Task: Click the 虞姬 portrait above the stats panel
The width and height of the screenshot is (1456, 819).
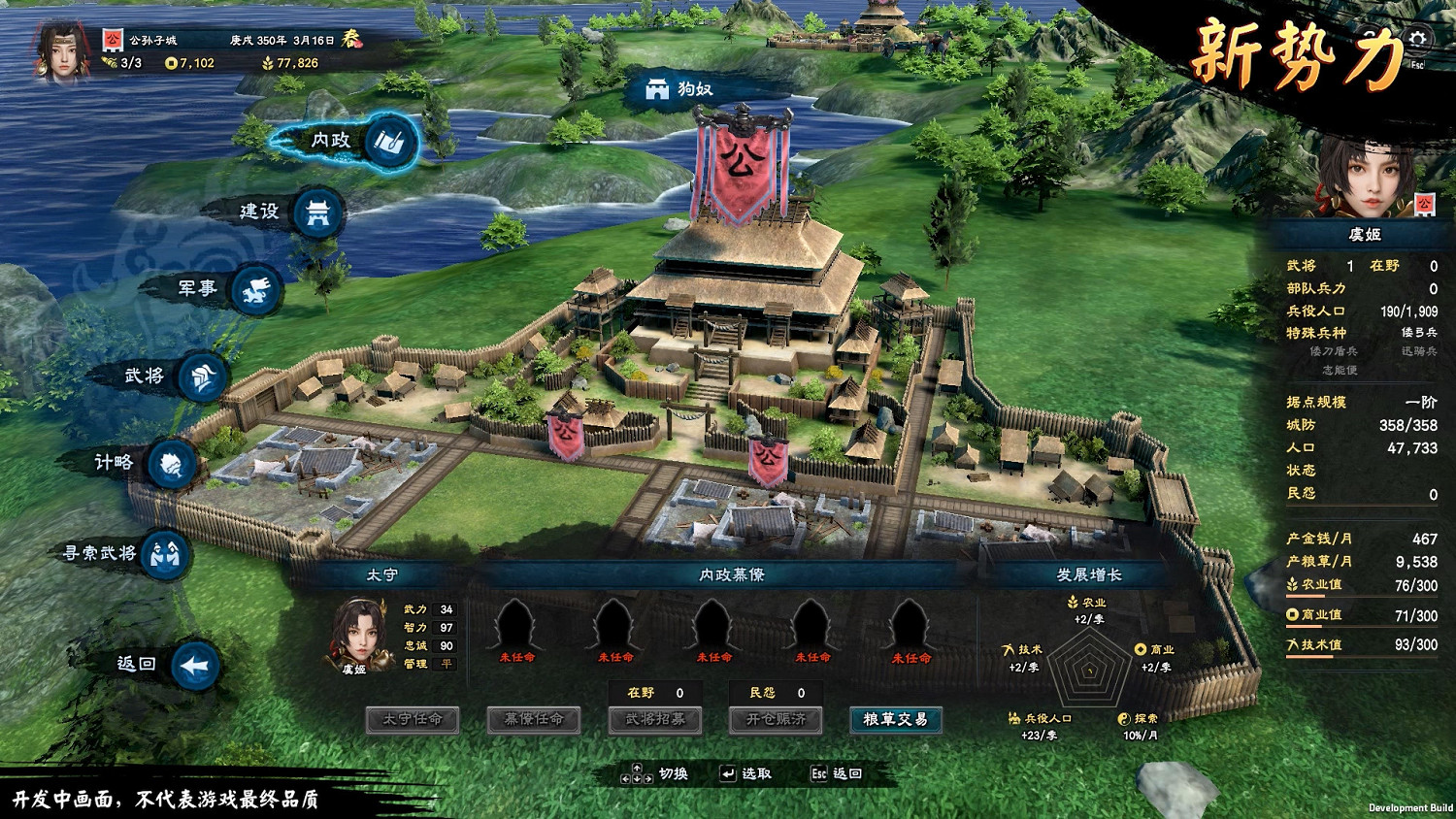Action: click(x=1367, y=178)
